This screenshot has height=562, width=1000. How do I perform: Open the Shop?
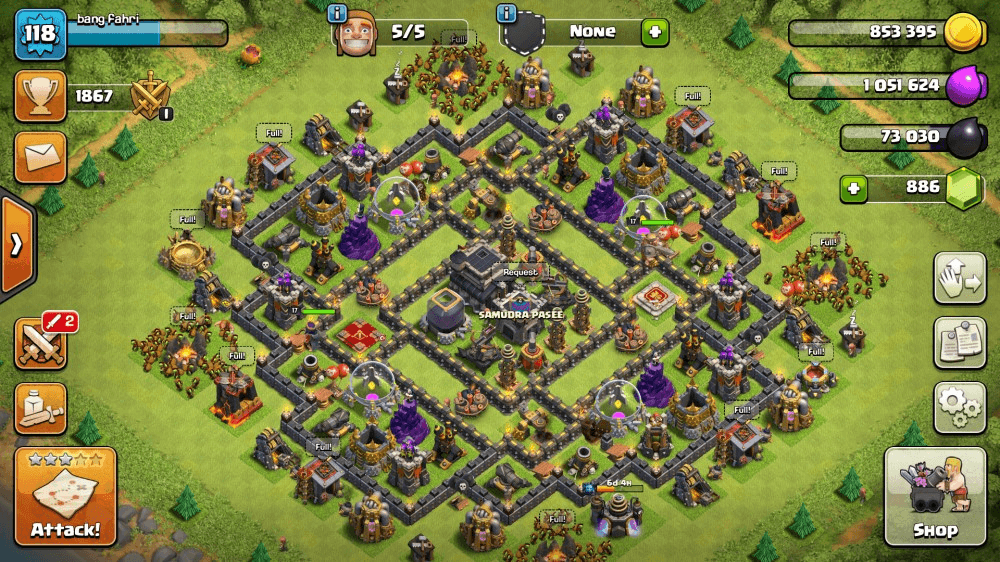pyautogui.click(x=934, y=496)
